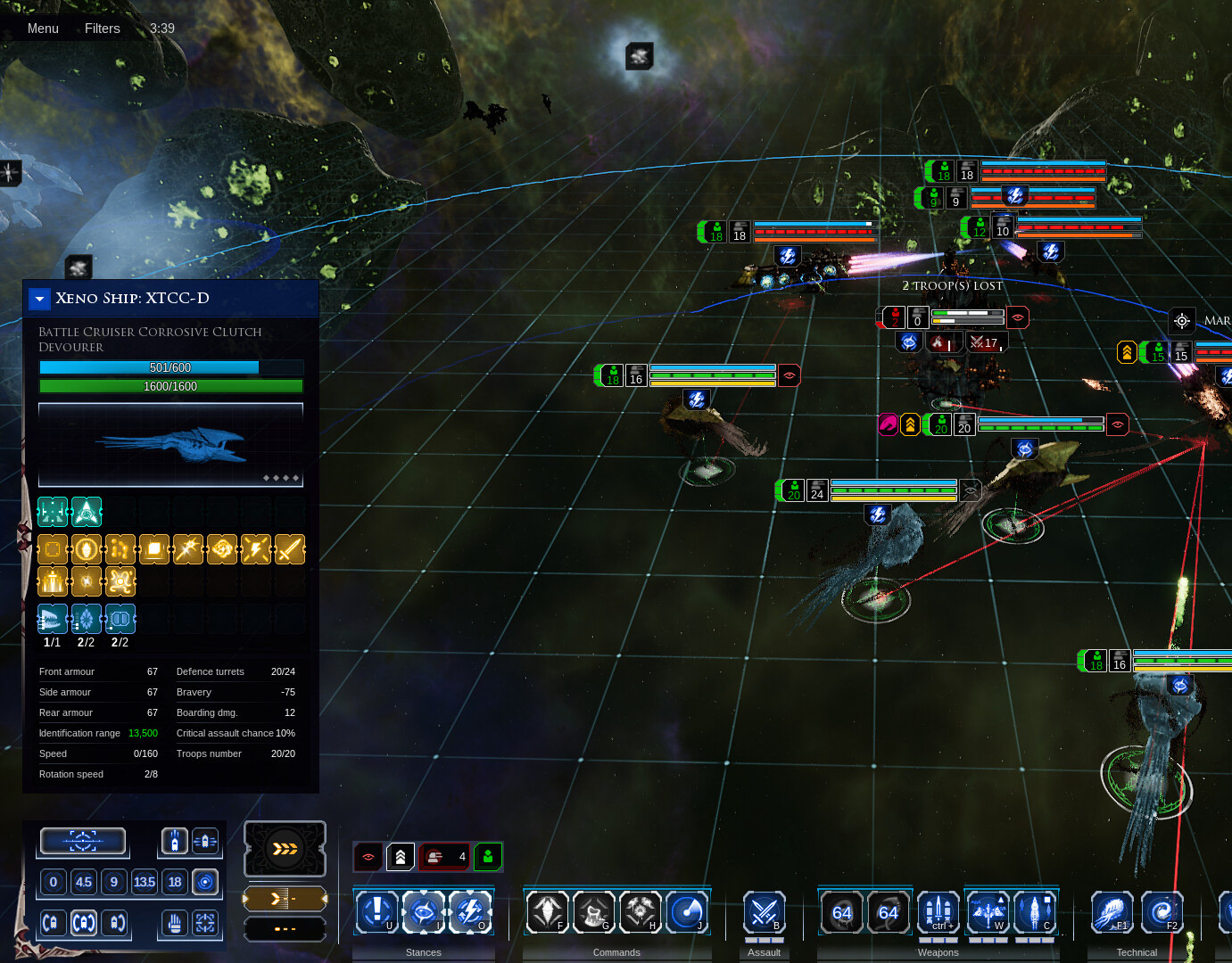Select the white rank chevrons toggle
Screen dimensions: 1232x963
(401, 857)
